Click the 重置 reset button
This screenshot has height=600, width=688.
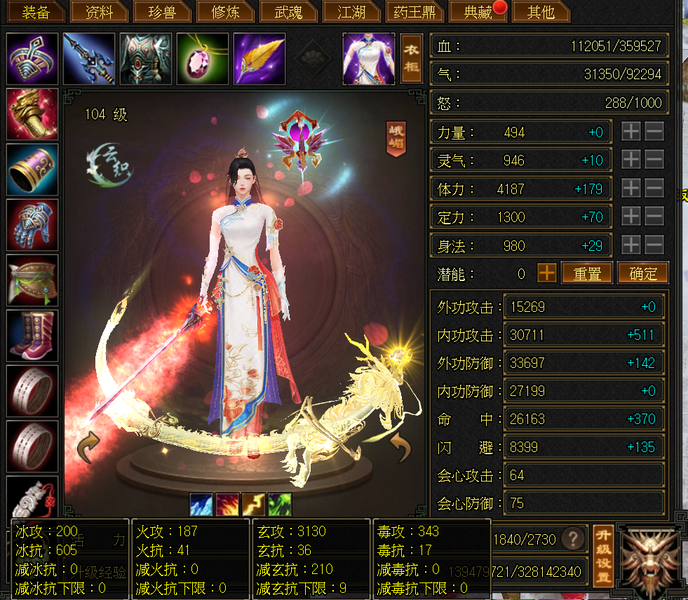[x=586, y=273]
